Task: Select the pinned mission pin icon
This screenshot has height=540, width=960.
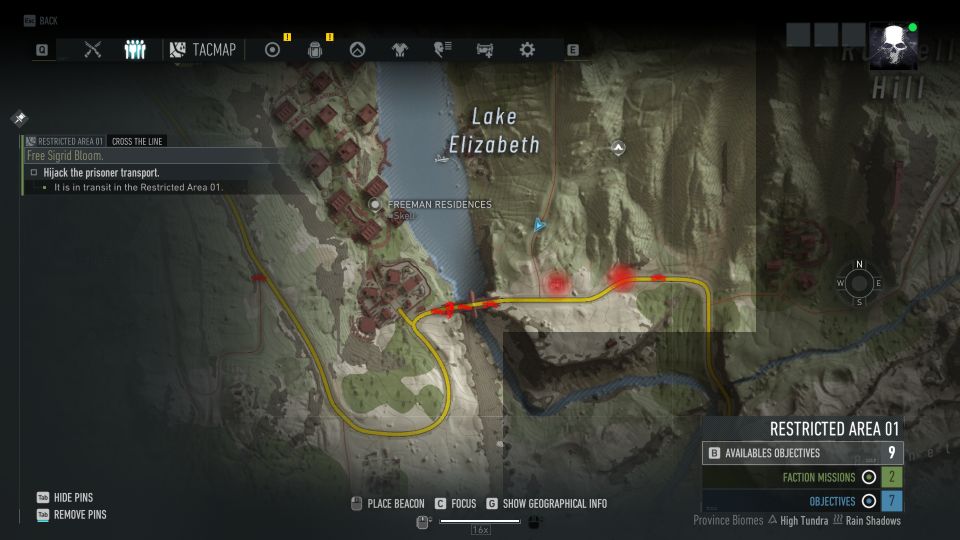Action: click(x=19, y=118)
